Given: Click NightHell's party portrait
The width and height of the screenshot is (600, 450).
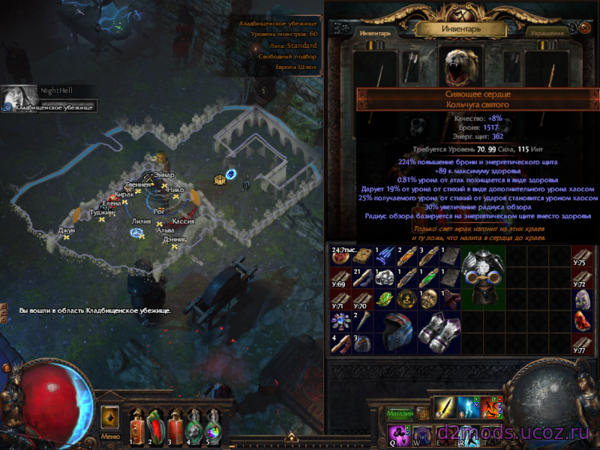Looking at the screenshot, I should 17,96.
